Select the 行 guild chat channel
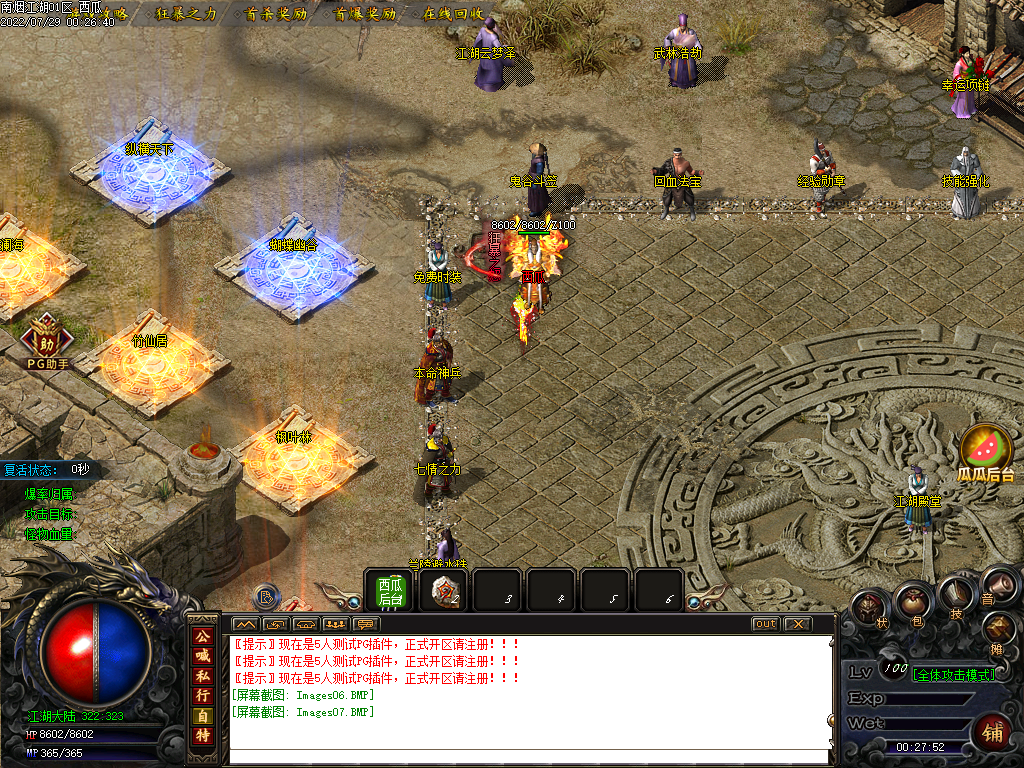The image size is (1024, 768). pos(203,696)
